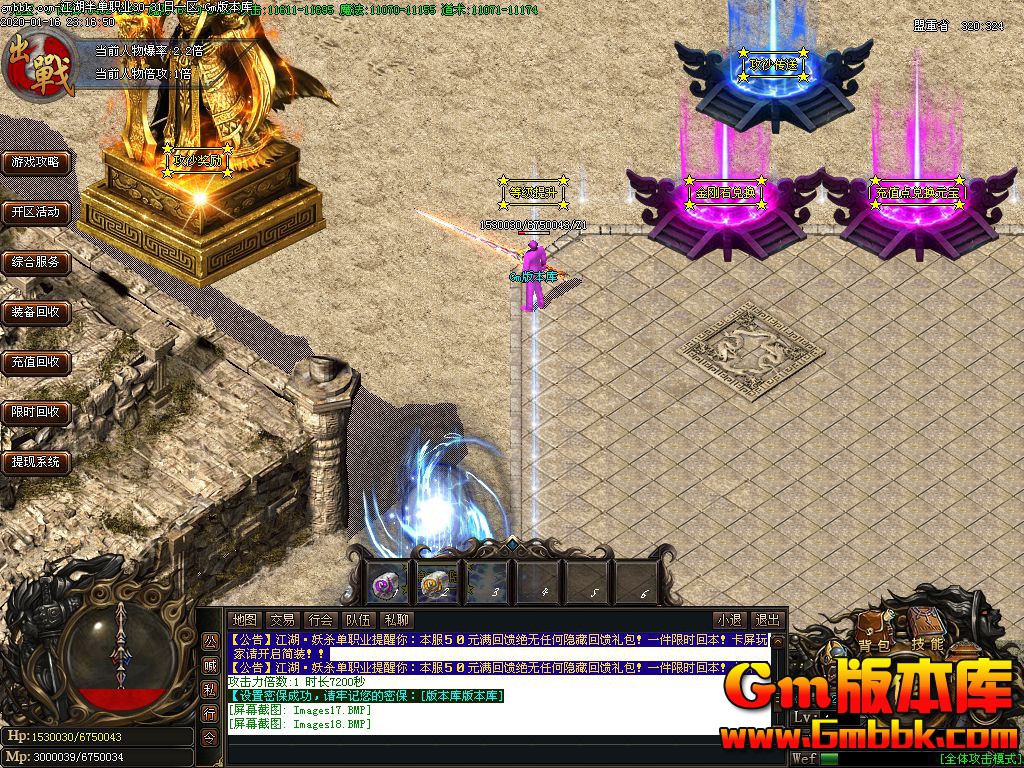
Task: Open the 限时回收 limited-time recycle button
Action: (x=36, y=412)
